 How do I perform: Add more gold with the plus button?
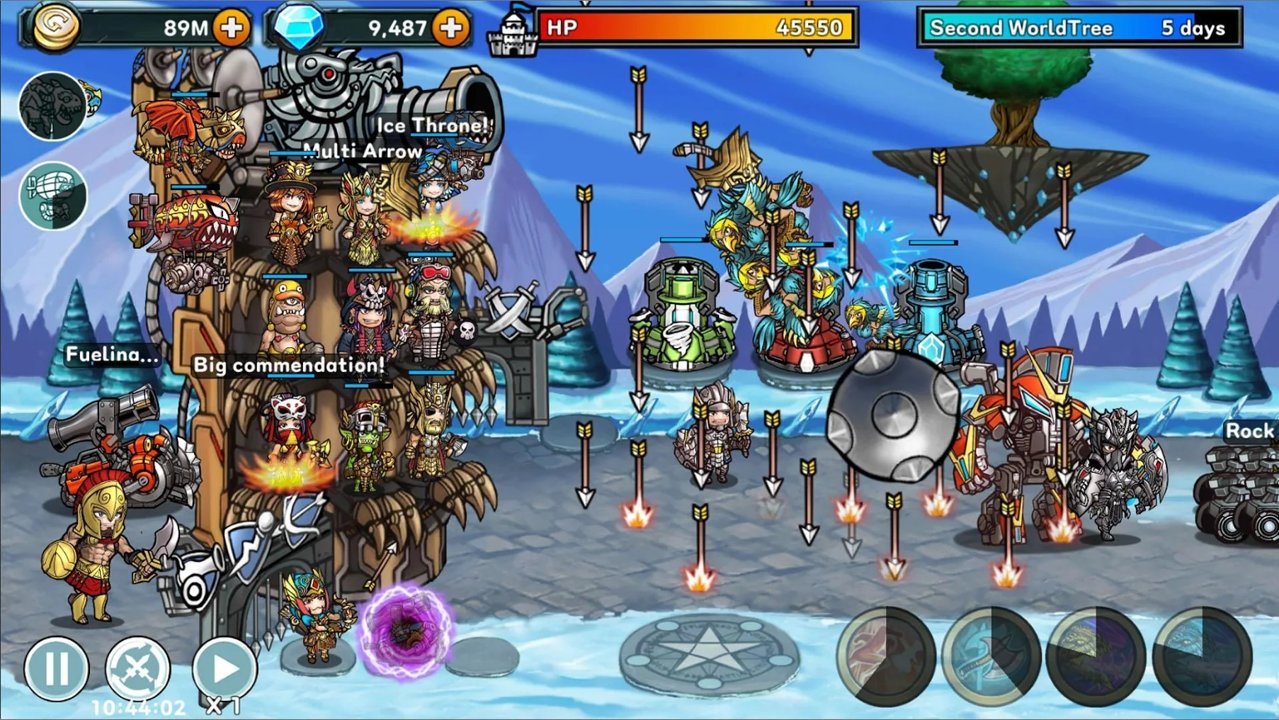[x=232, y=27]
